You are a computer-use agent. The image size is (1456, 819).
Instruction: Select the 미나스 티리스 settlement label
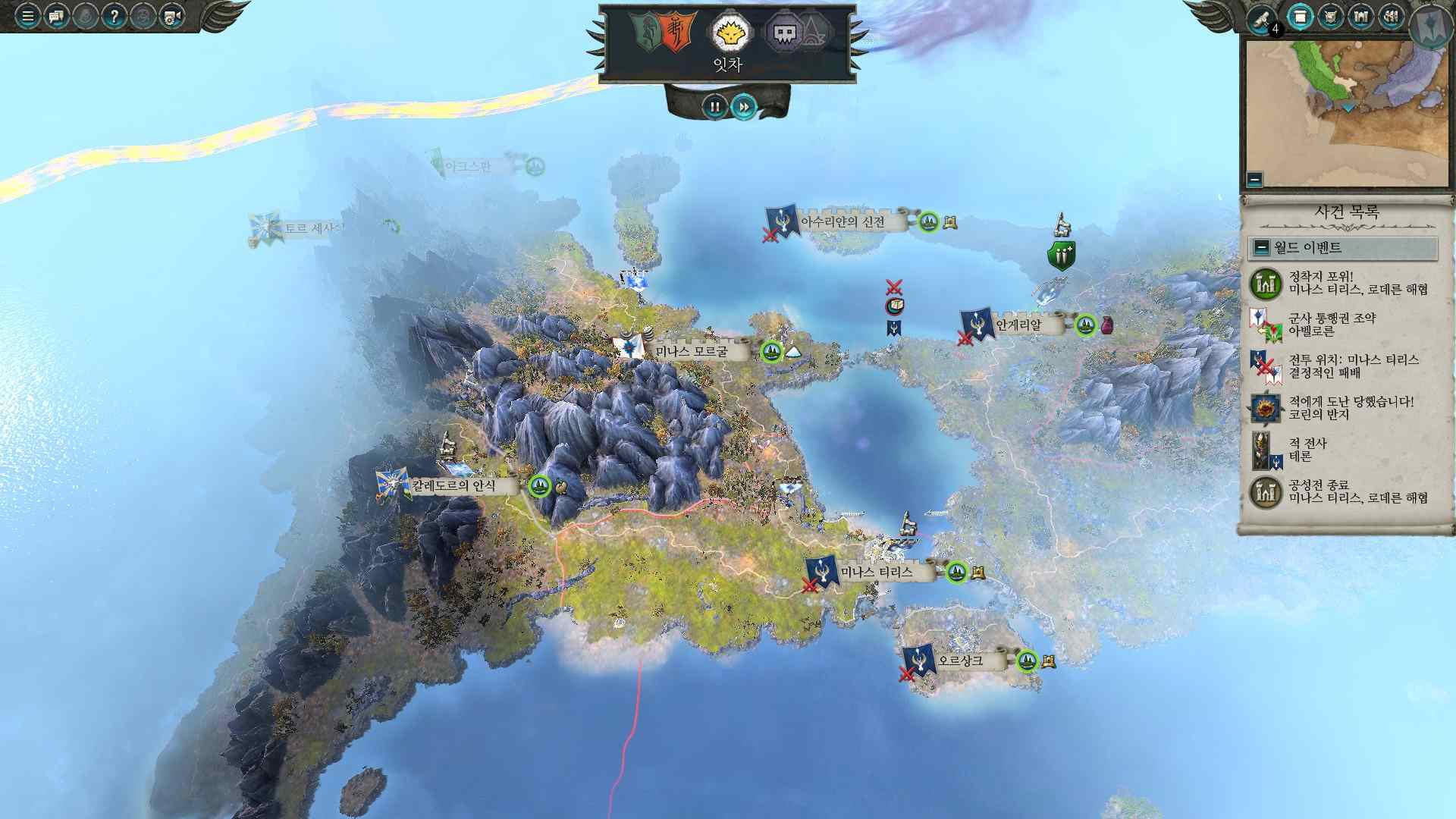click(x=877, y=573)
